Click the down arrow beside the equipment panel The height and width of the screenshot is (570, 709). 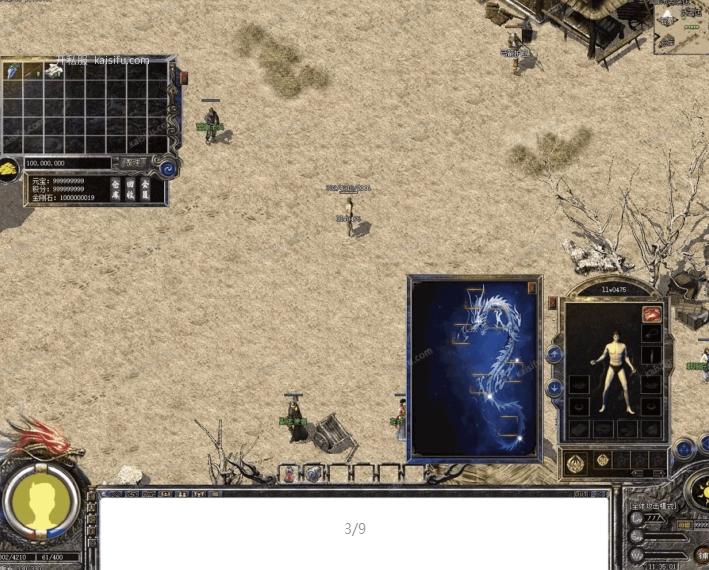click(x=555, y=387)
